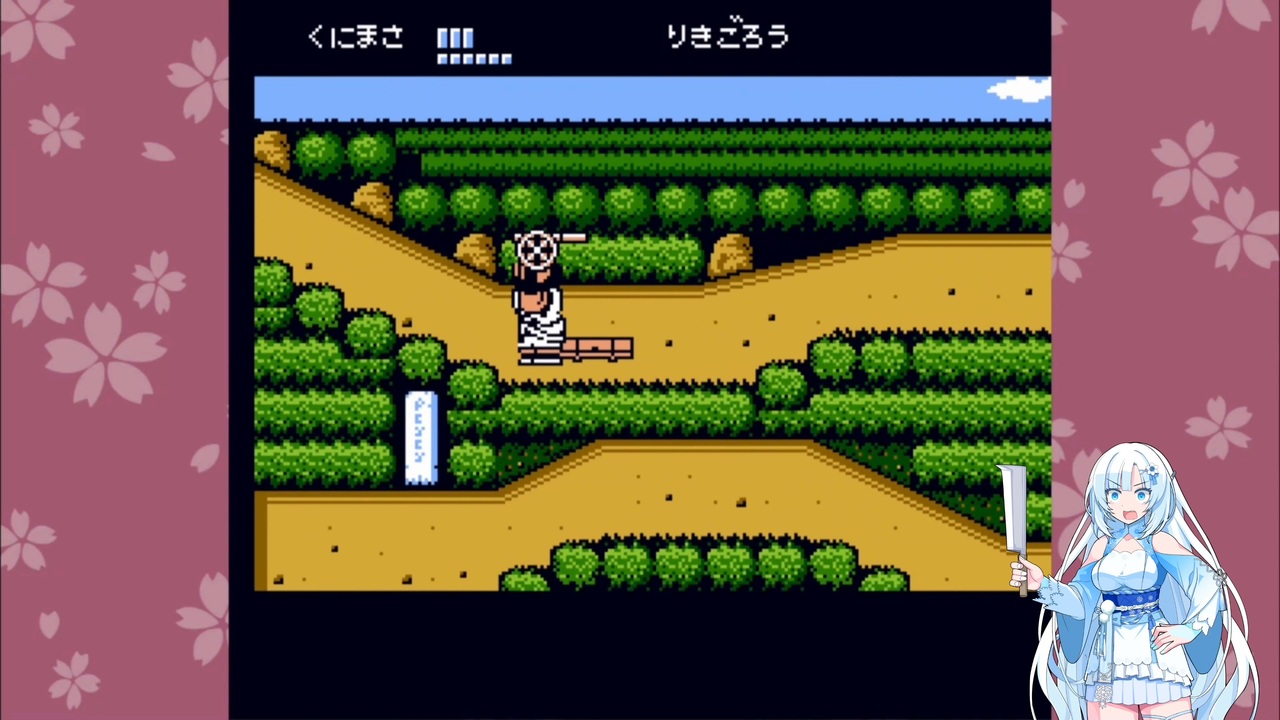
Task: Toggle the くにまさ player name display
Action: pos(355,36)
